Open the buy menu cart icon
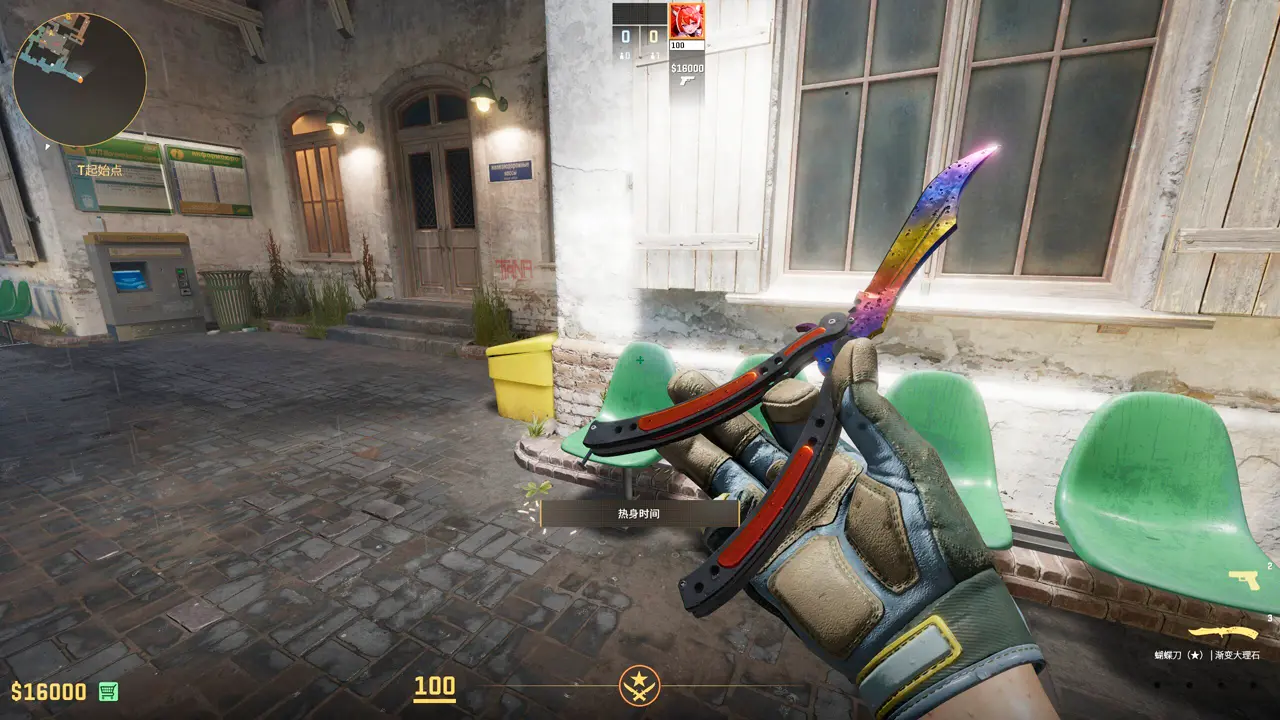The width and height of the screenshot is (1280, 720). click(108, 691)
